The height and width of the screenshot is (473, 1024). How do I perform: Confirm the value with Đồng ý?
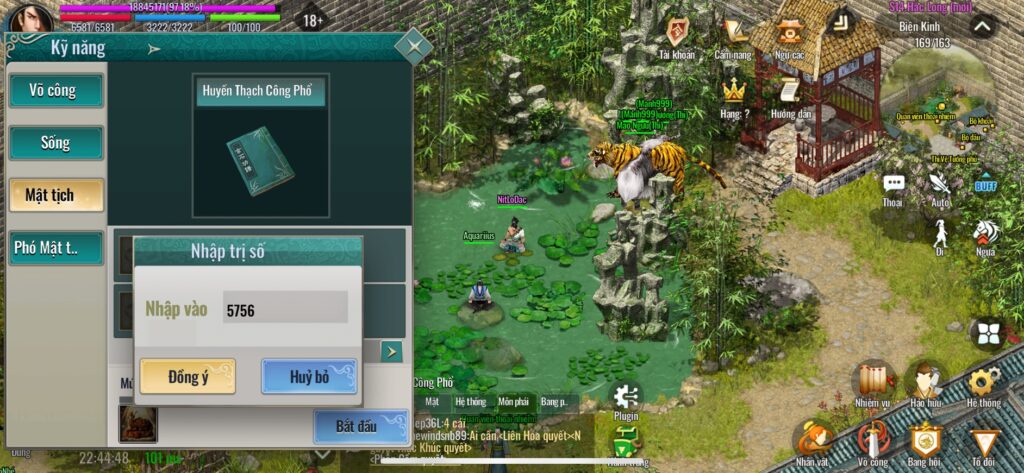click(x=187, y=377)
